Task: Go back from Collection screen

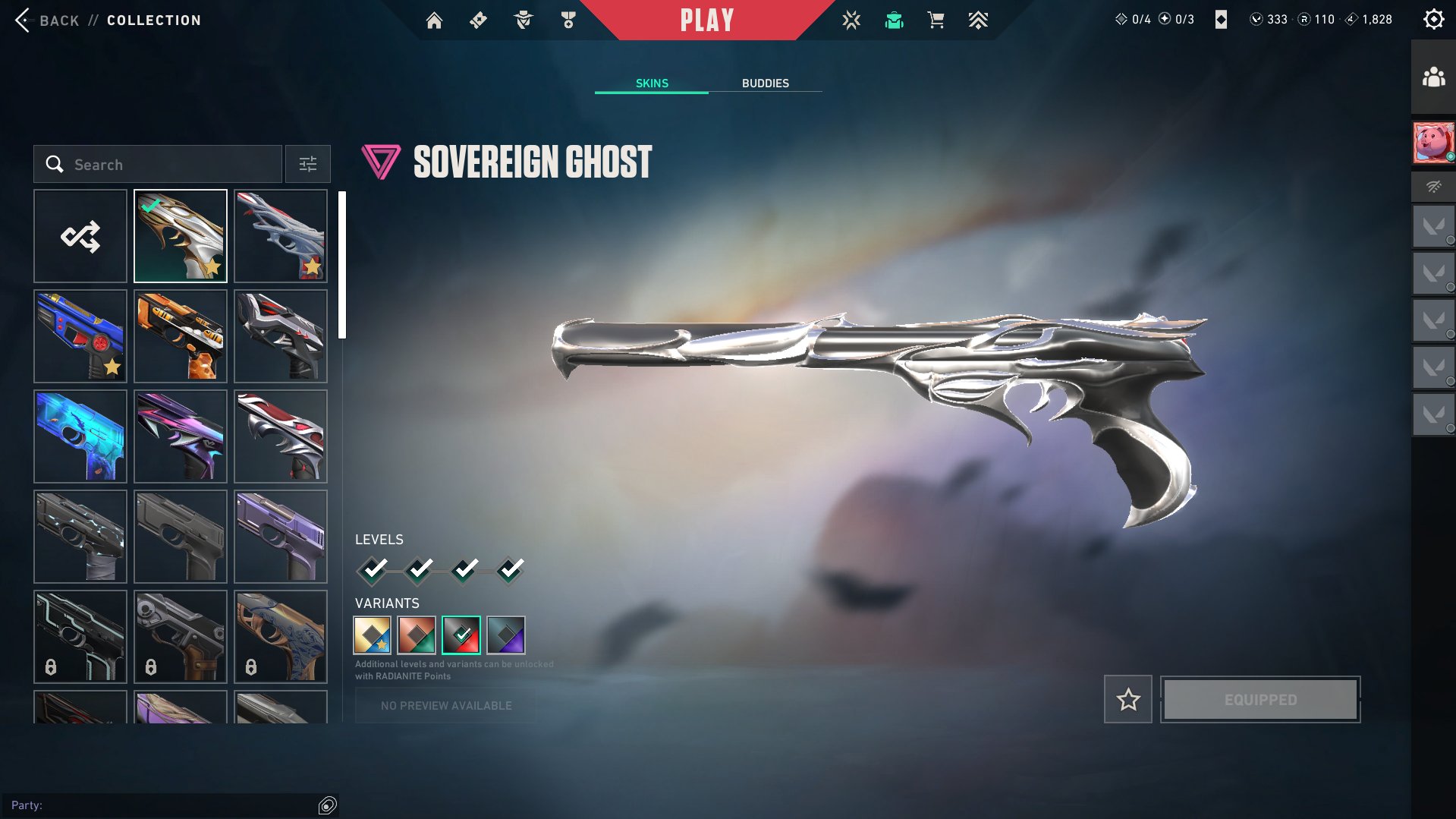Action: click(24, 20)
